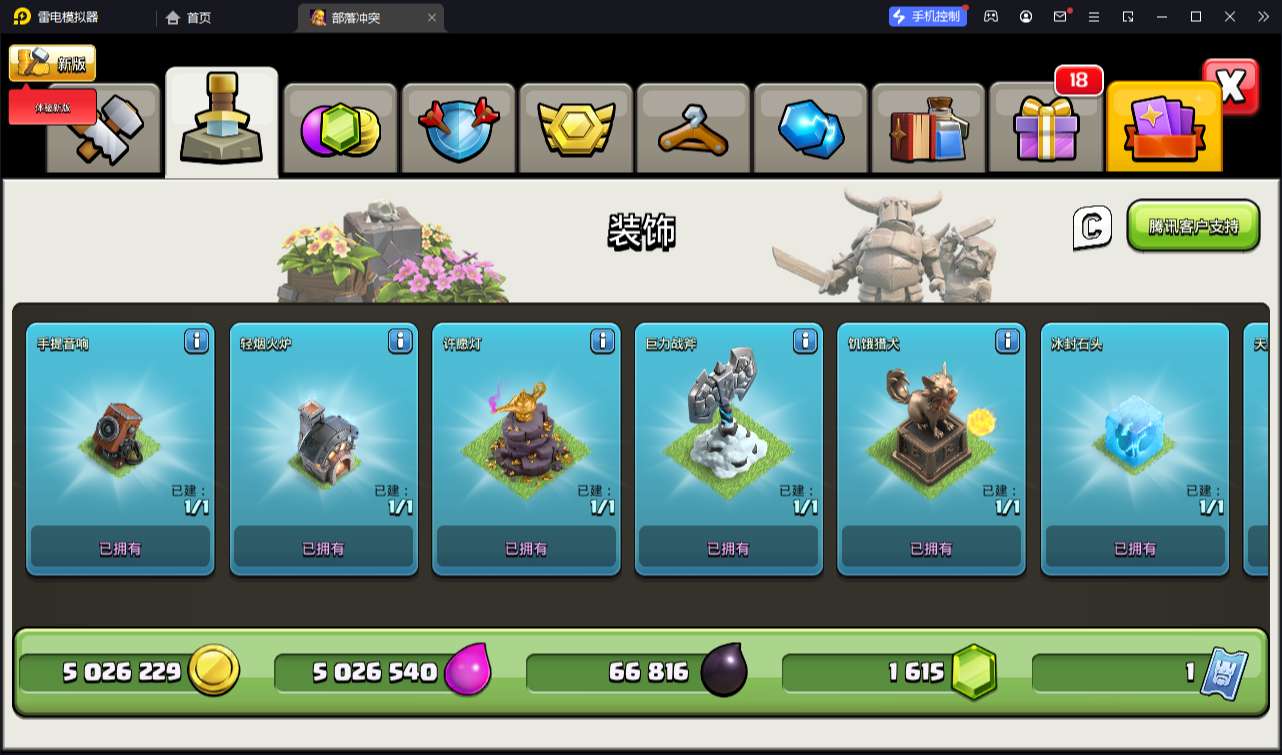Switch to the clothes hanger skins tab
Image resolution: width=1282 pixels, height=755 pixels.
[692, 129]
